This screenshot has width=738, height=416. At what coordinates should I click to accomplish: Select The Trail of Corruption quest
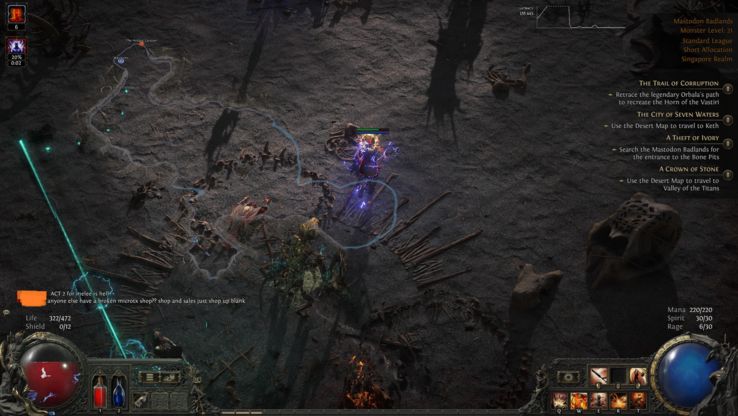(x=678, y=84)
